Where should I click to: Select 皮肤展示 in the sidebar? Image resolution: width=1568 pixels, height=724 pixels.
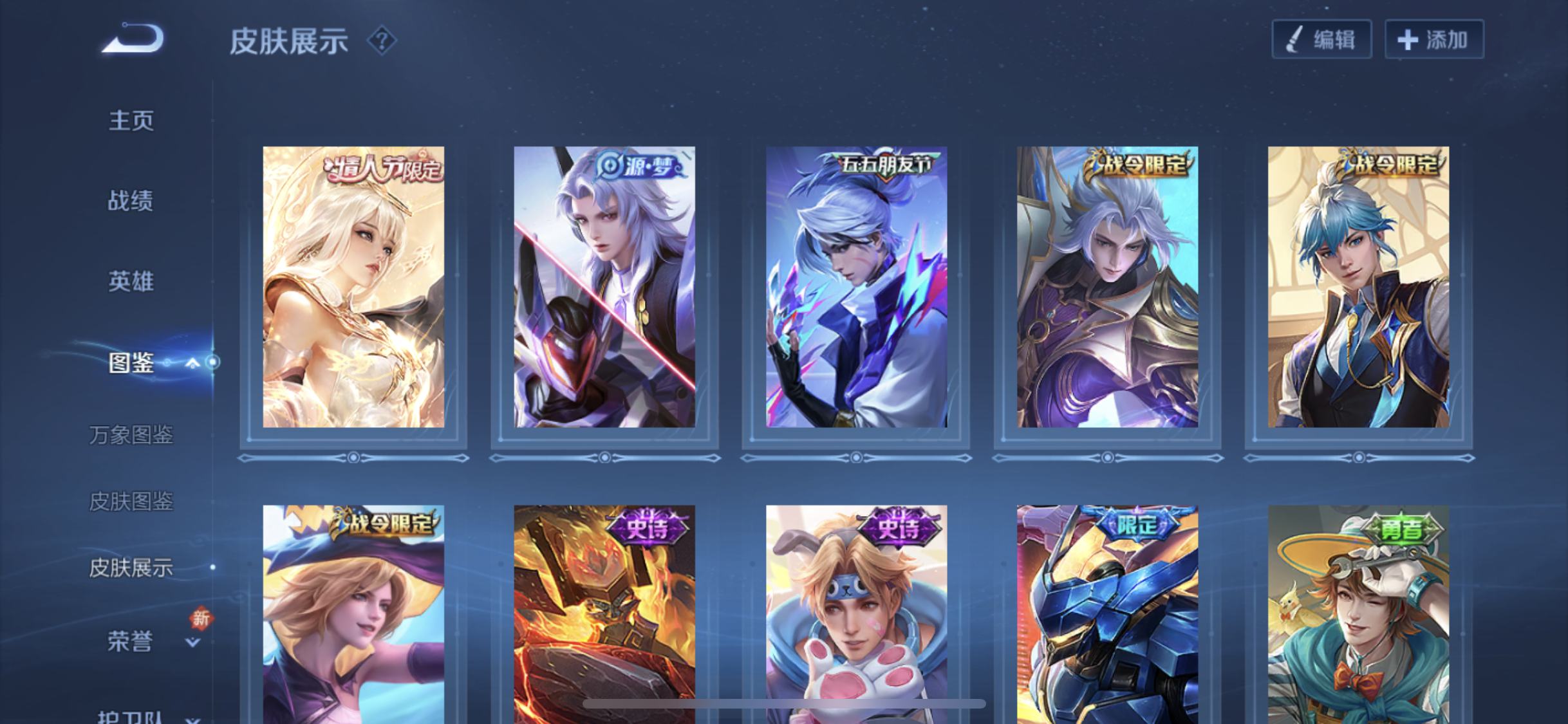[x=131, y=568]
